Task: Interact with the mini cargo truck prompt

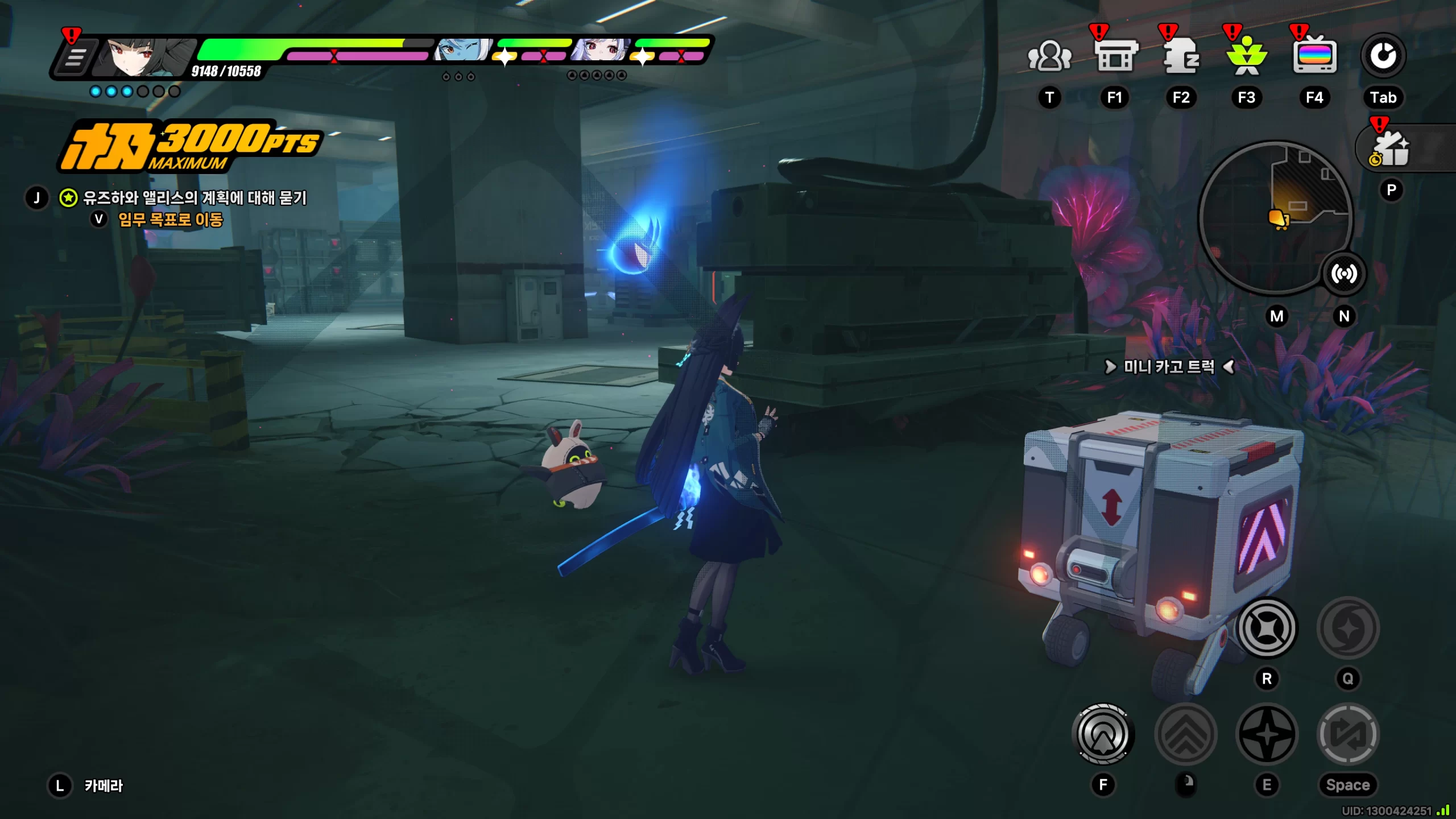Action: click(x=1168, y=367)
